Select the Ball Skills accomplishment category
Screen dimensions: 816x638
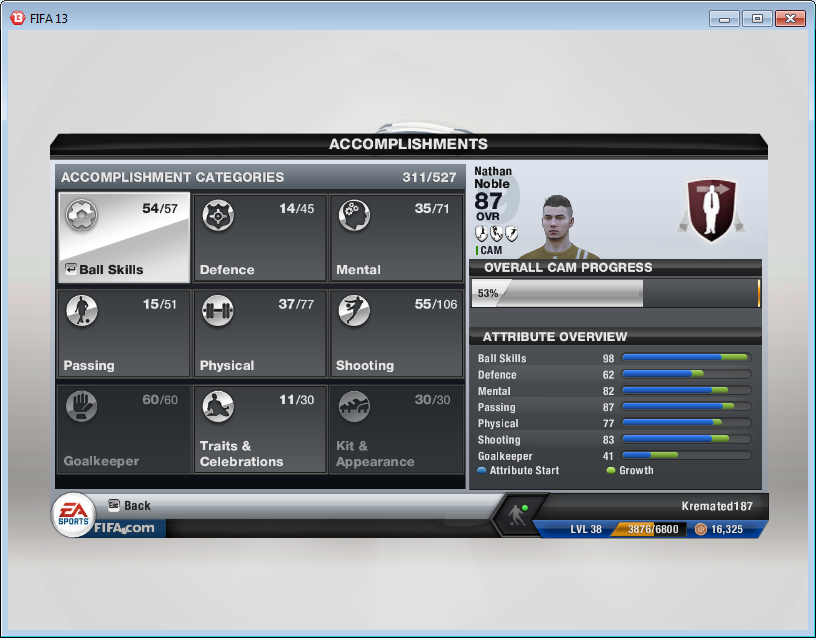point(124,238)
